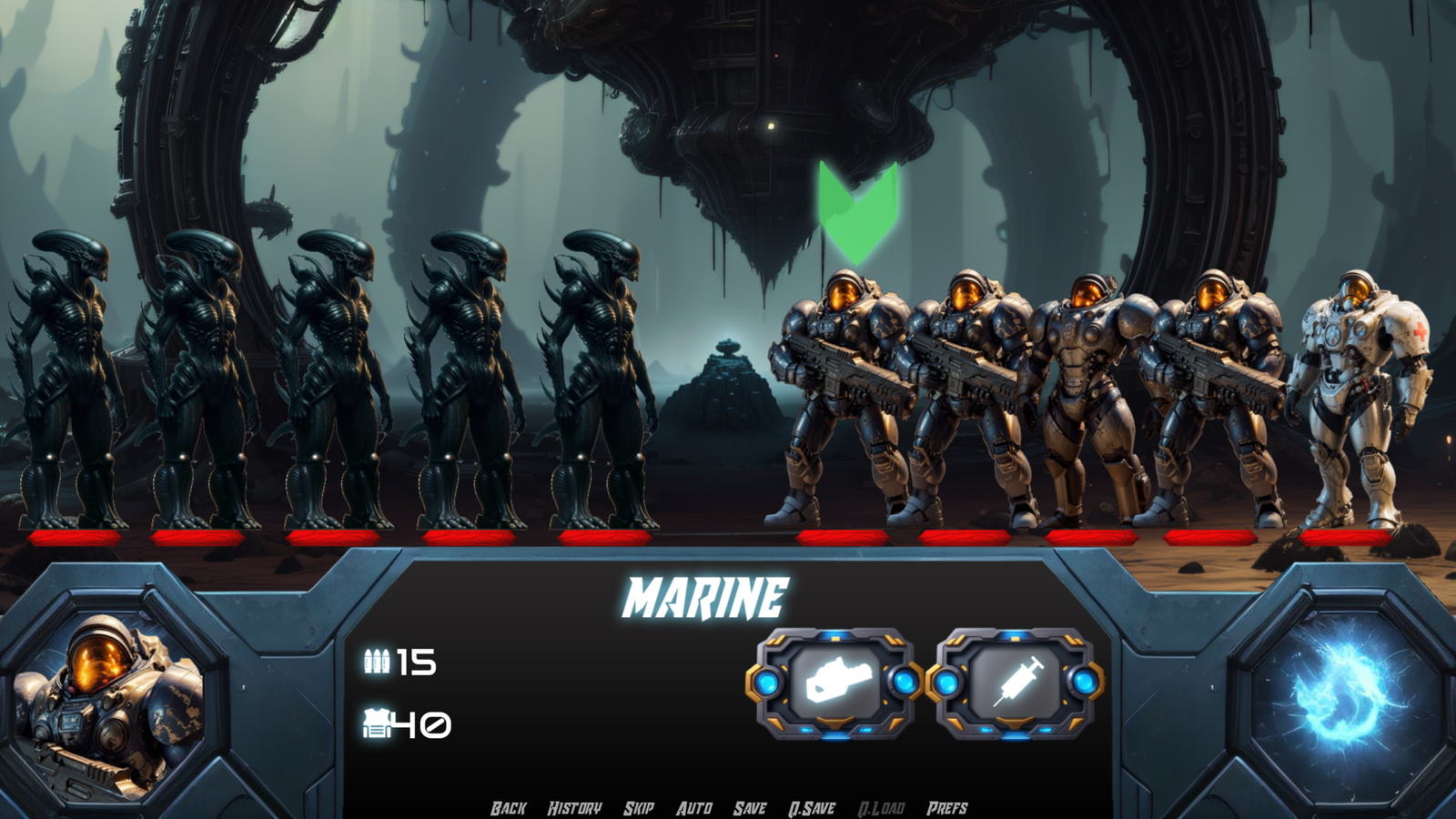Activate the chainsaw attack ability
The width and height of the screenshot is (1456, 819).
click(835, 682)
